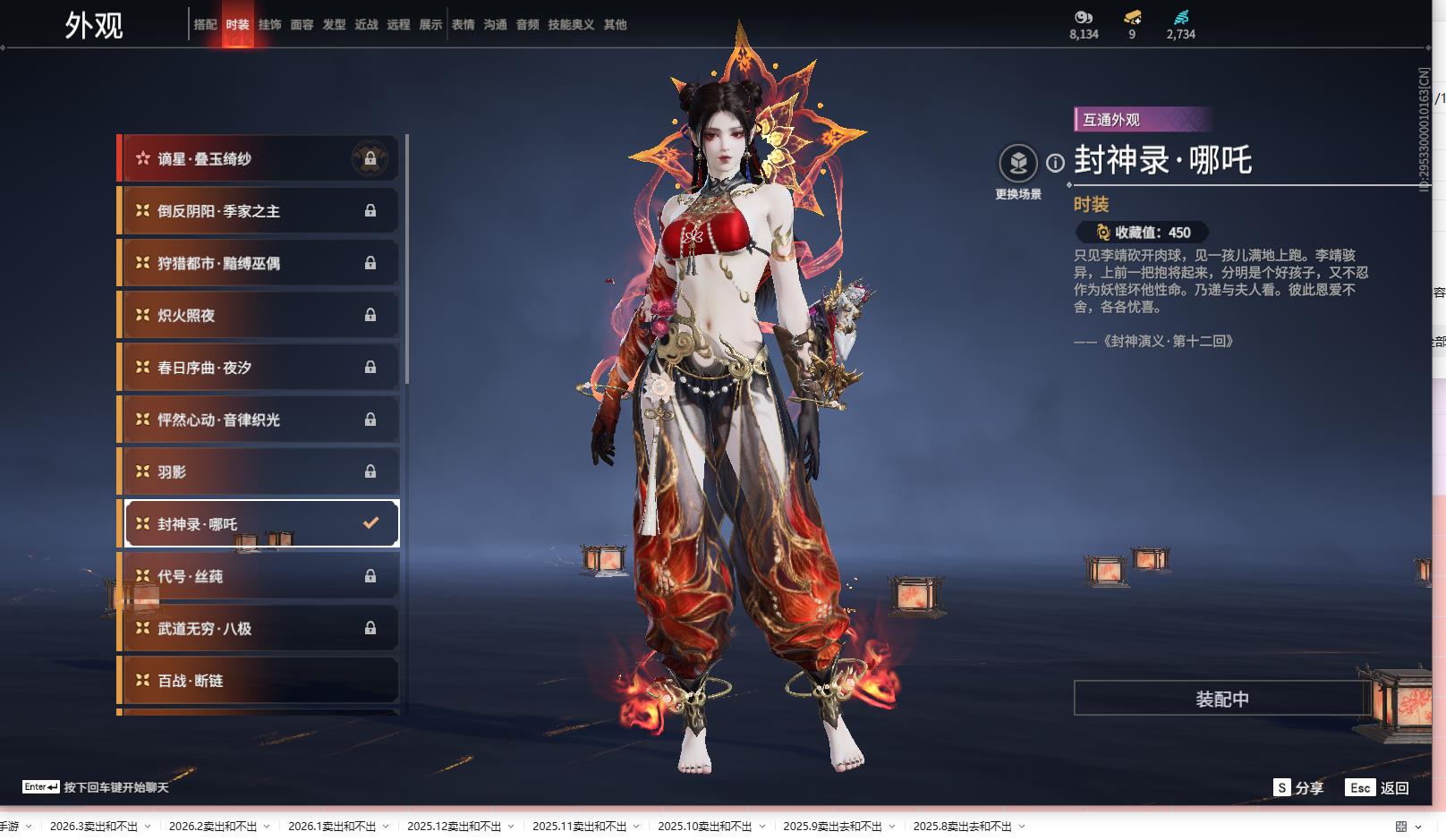This screenshot has width=1446, height=840.
Task: Select the 炽火照夜 outfit row
Action: coord(259,315)
